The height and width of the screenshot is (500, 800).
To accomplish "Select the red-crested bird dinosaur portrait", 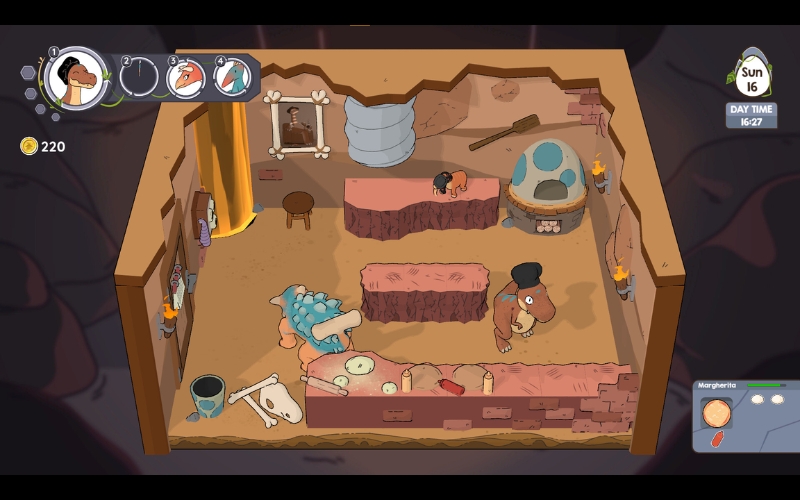I will (x=186, y=77).
